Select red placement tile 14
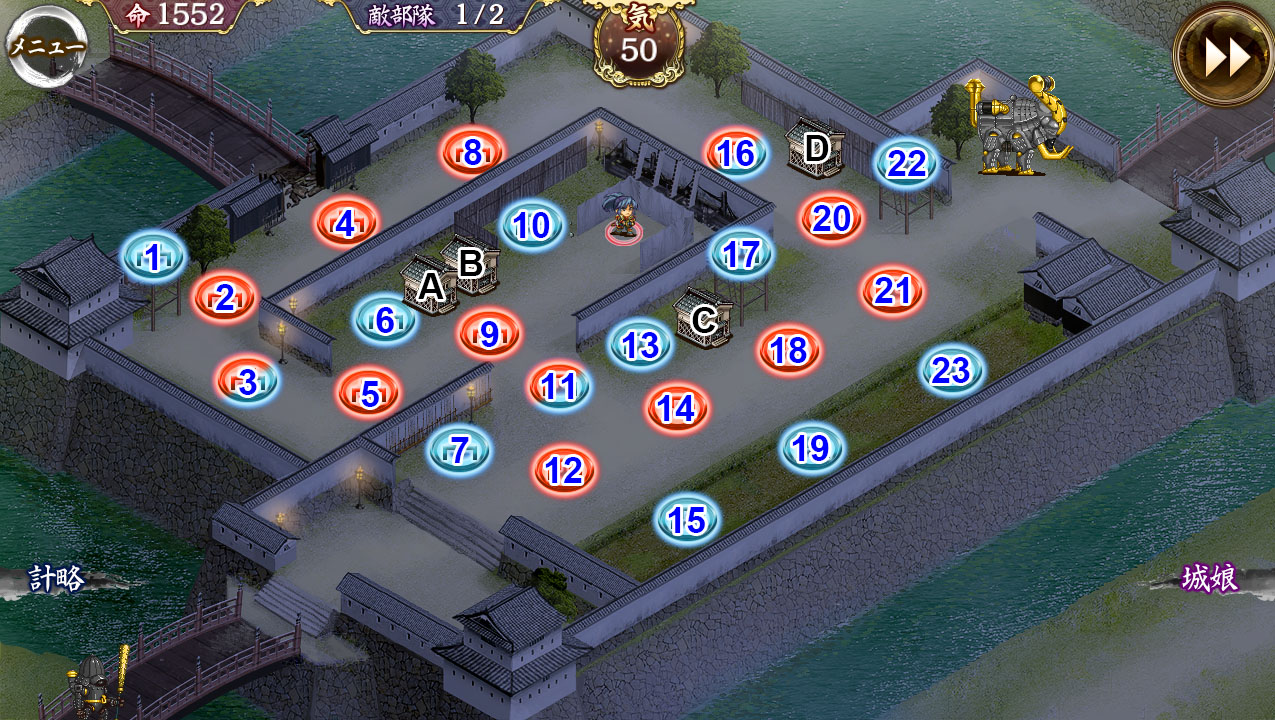This screenshot has width=1275, height=720. (x=677, y=408)
